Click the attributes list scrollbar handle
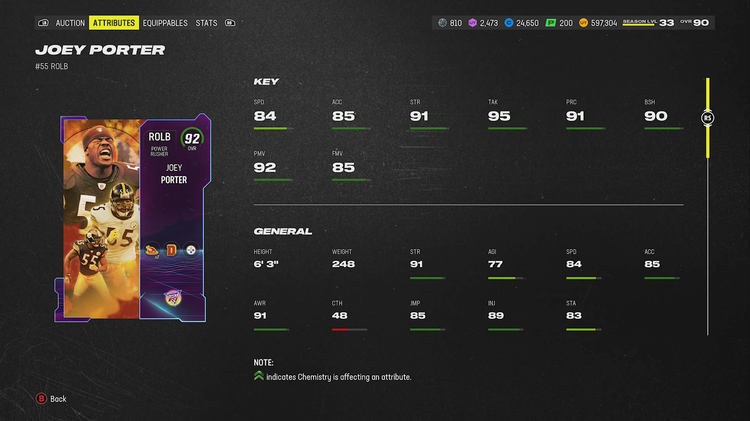 707,118
